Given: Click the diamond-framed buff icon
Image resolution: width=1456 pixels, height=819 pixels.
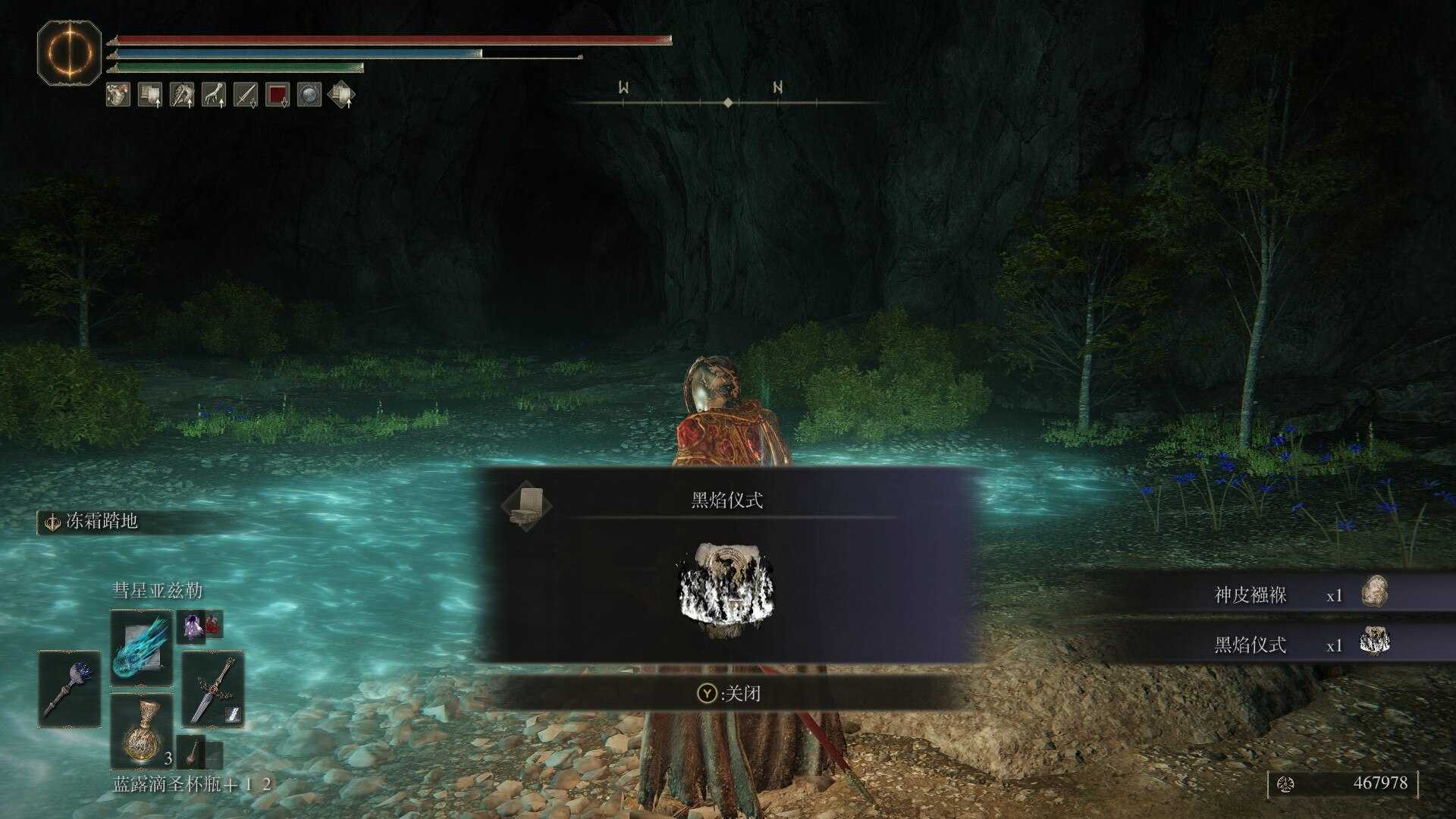Looking at the screenshot, I should [x=341, y=95].
